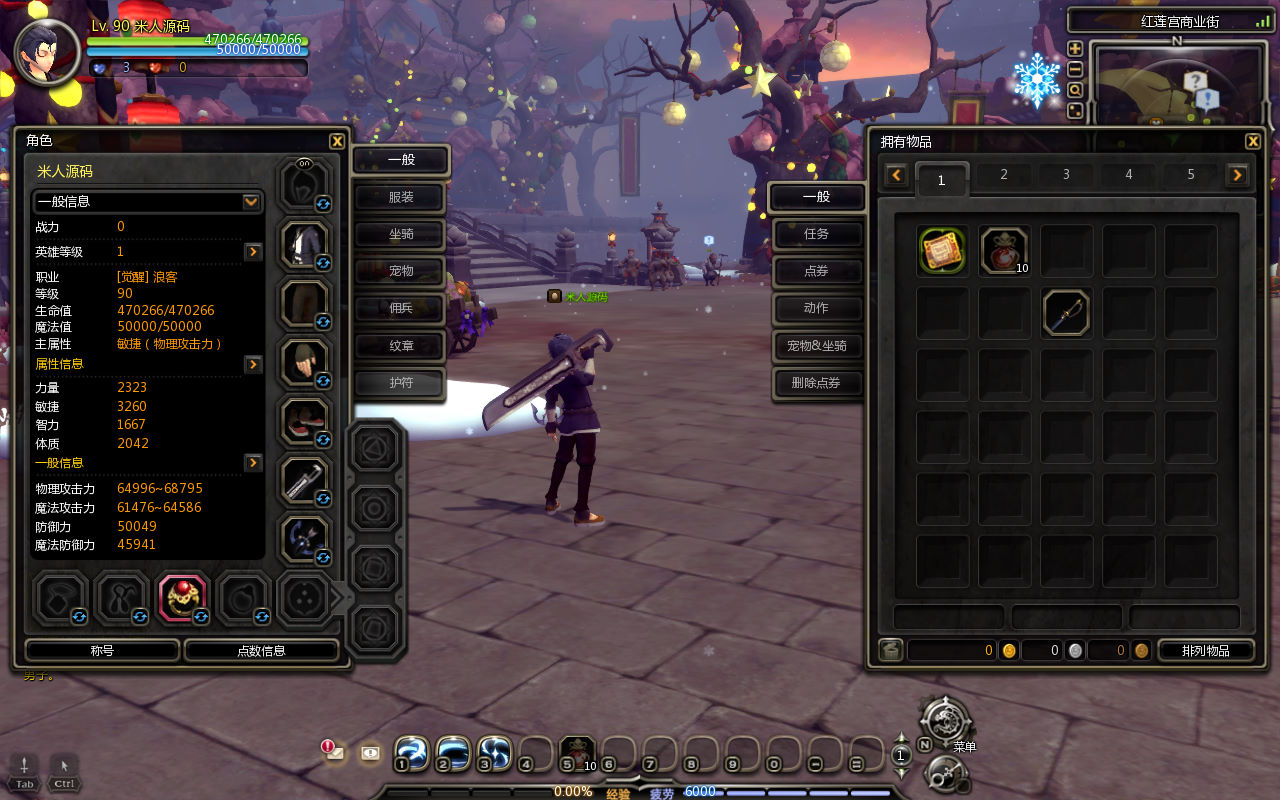Select the equipped red gem ring slot
The height and width of the screenshot is (800, 1280).
(x=182, y=597)
